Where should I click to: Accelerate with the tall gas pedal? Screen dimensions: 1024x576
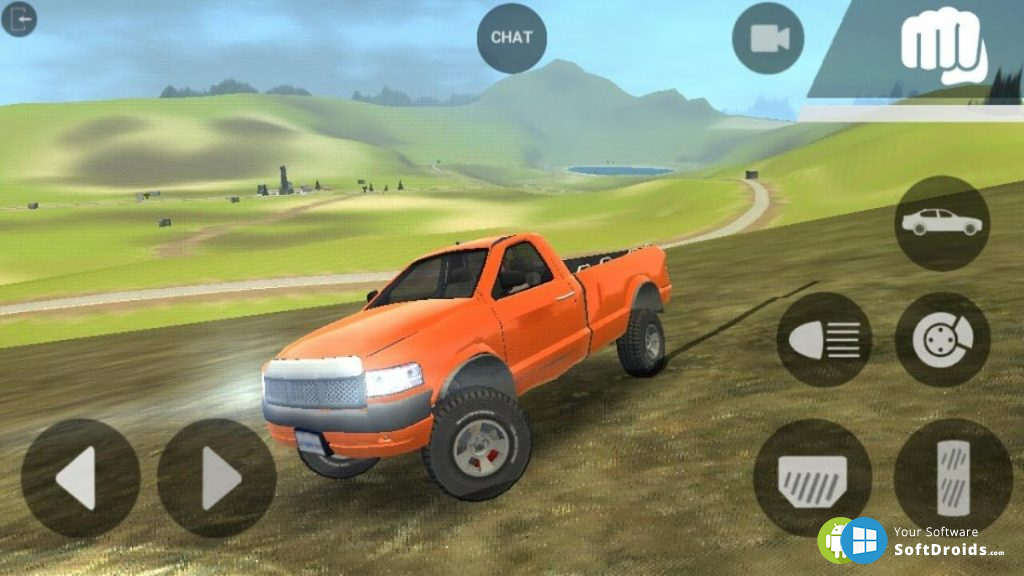click(952, 476)
